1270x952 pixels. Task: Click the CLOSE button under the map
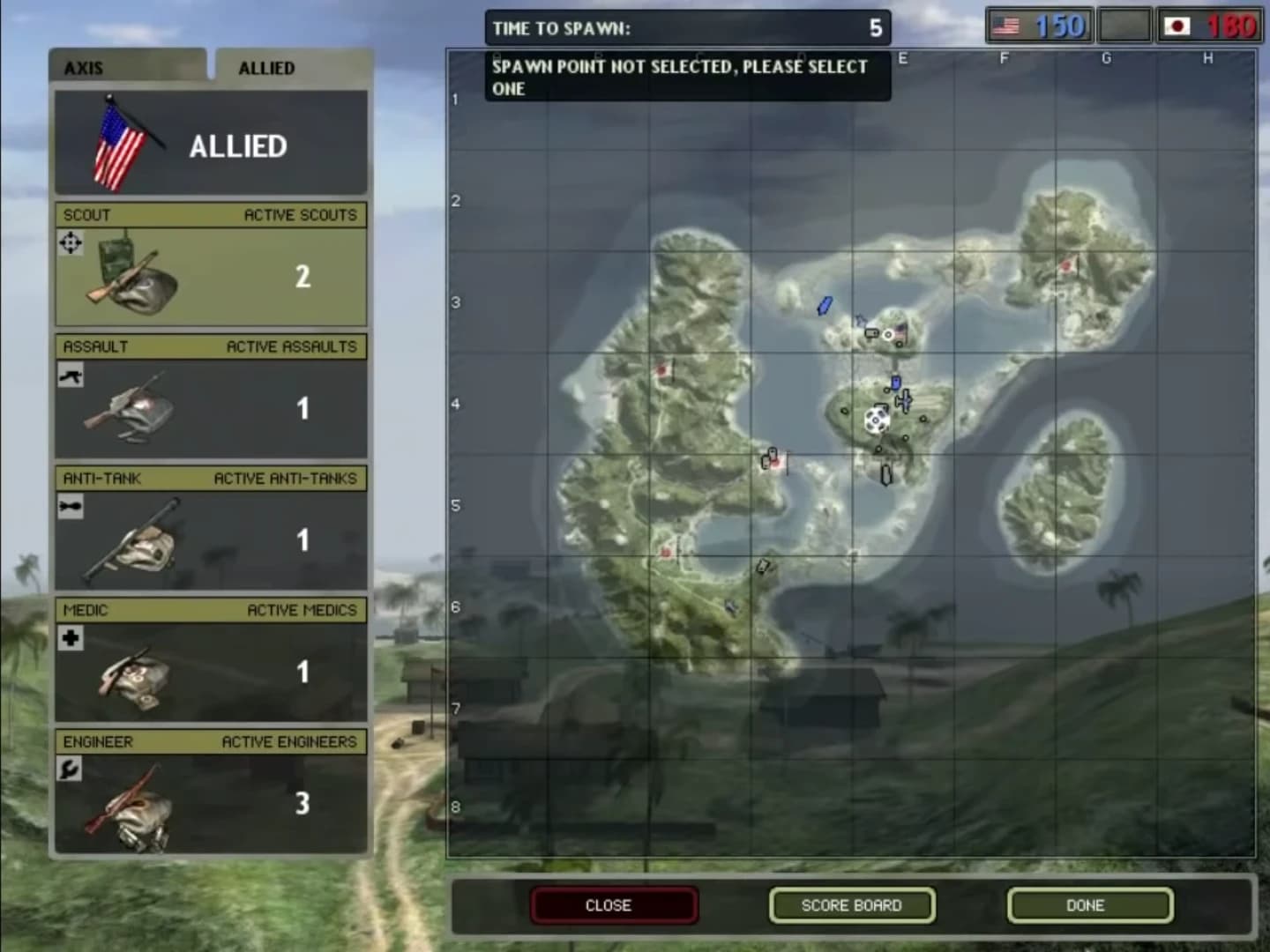tap(614, 904)
